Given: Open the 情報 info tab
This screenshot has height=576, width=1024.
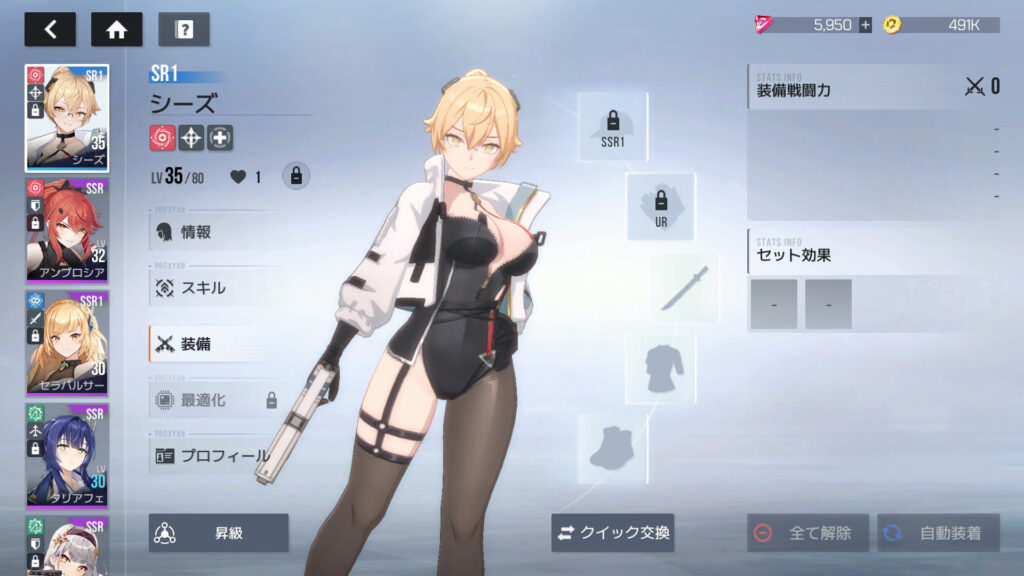Looking at the screenshot, I should [x=215, y=232].
